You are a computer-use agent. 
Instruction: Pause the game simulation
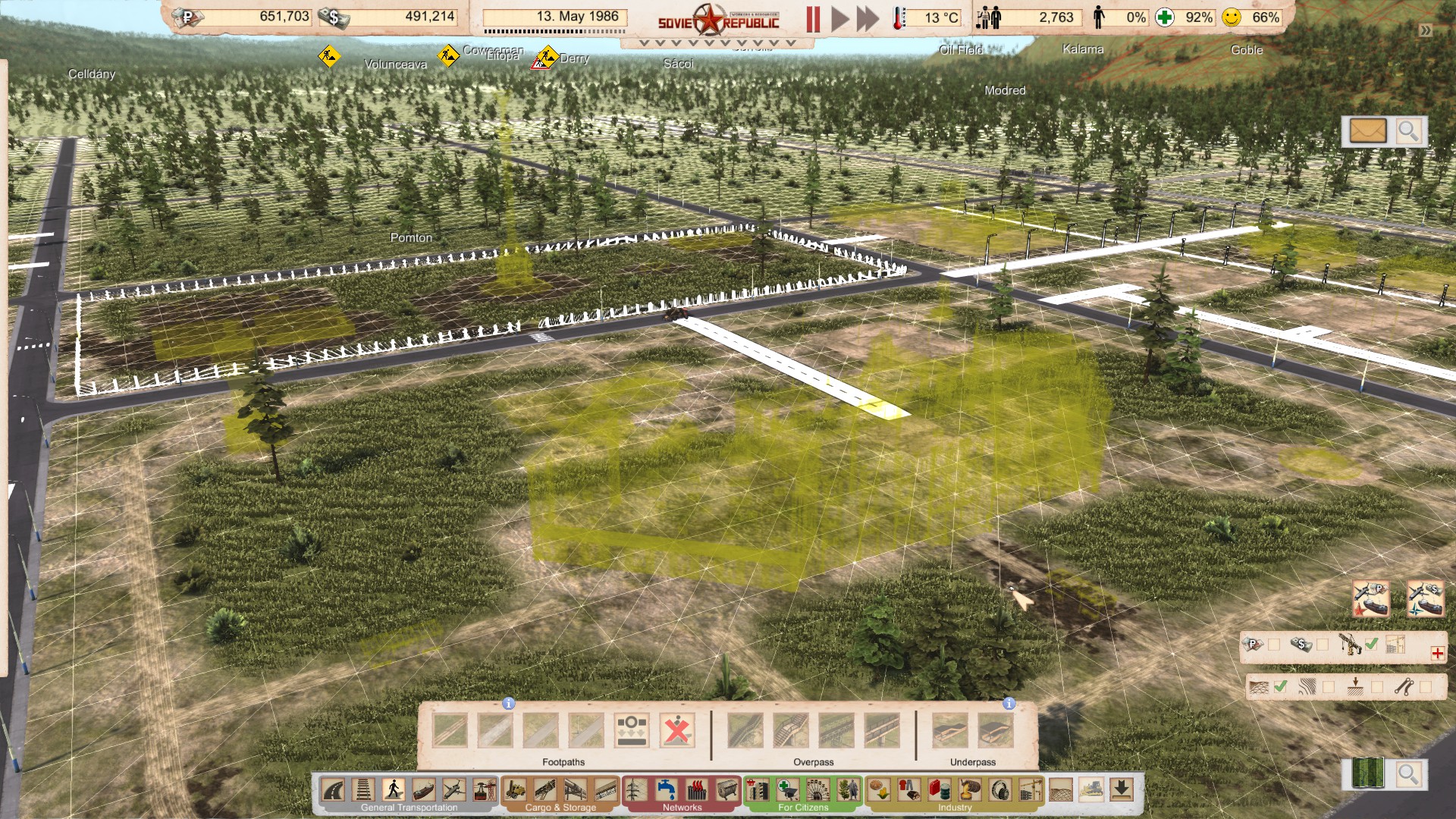pos(813,19)
